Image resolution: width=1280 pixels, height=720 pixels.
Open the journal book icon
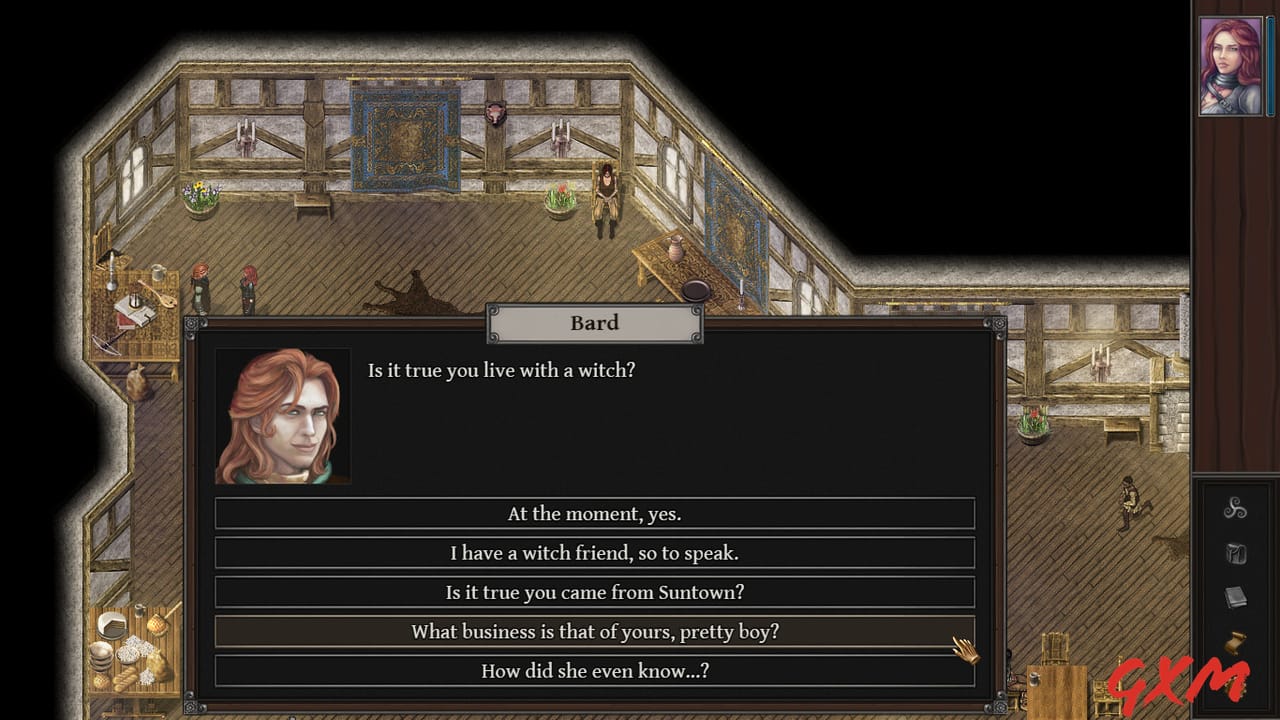pos(1236,597)
